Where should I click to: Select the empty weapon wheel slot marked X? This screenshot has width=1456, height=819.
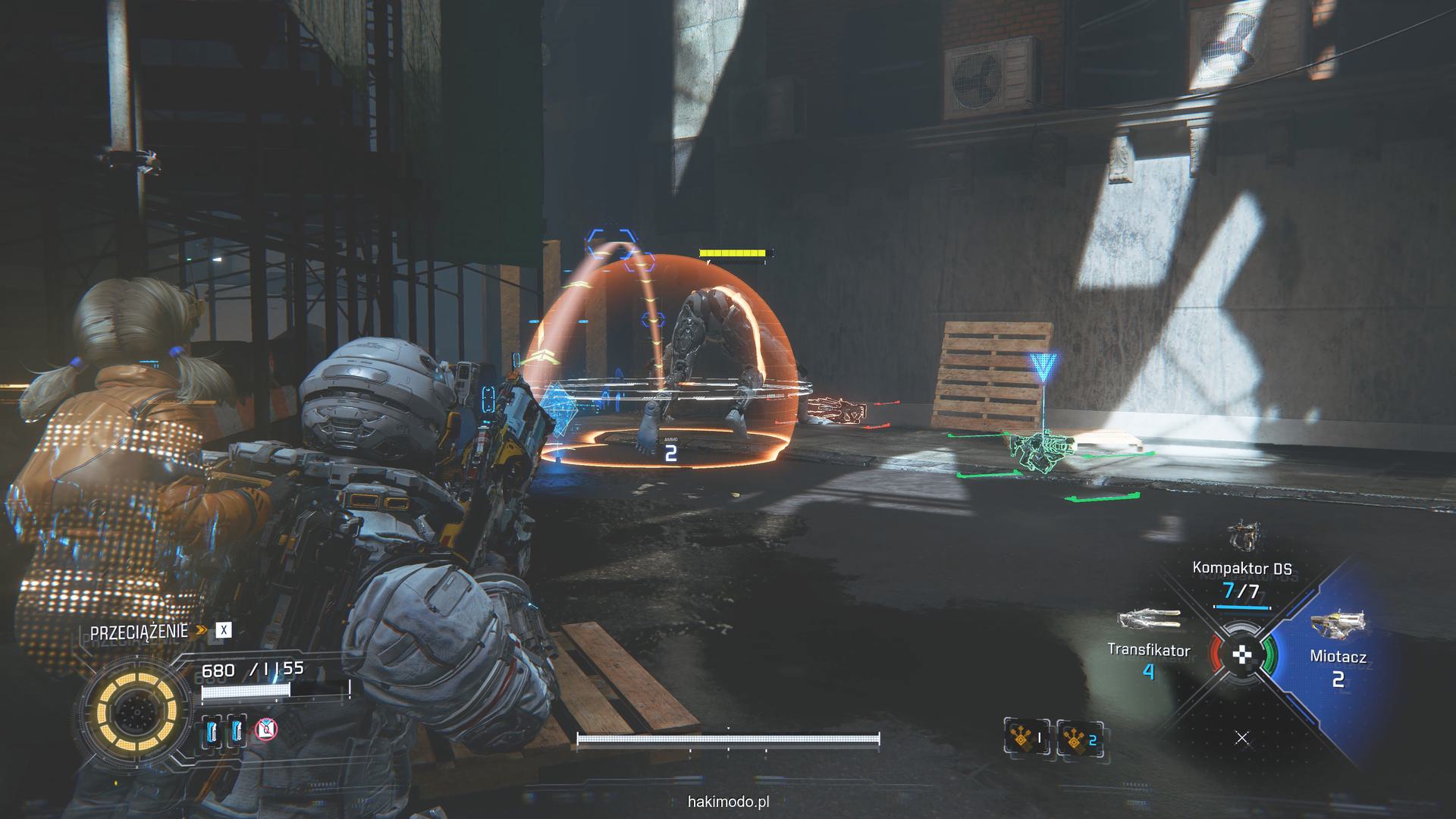(1242, 738)
